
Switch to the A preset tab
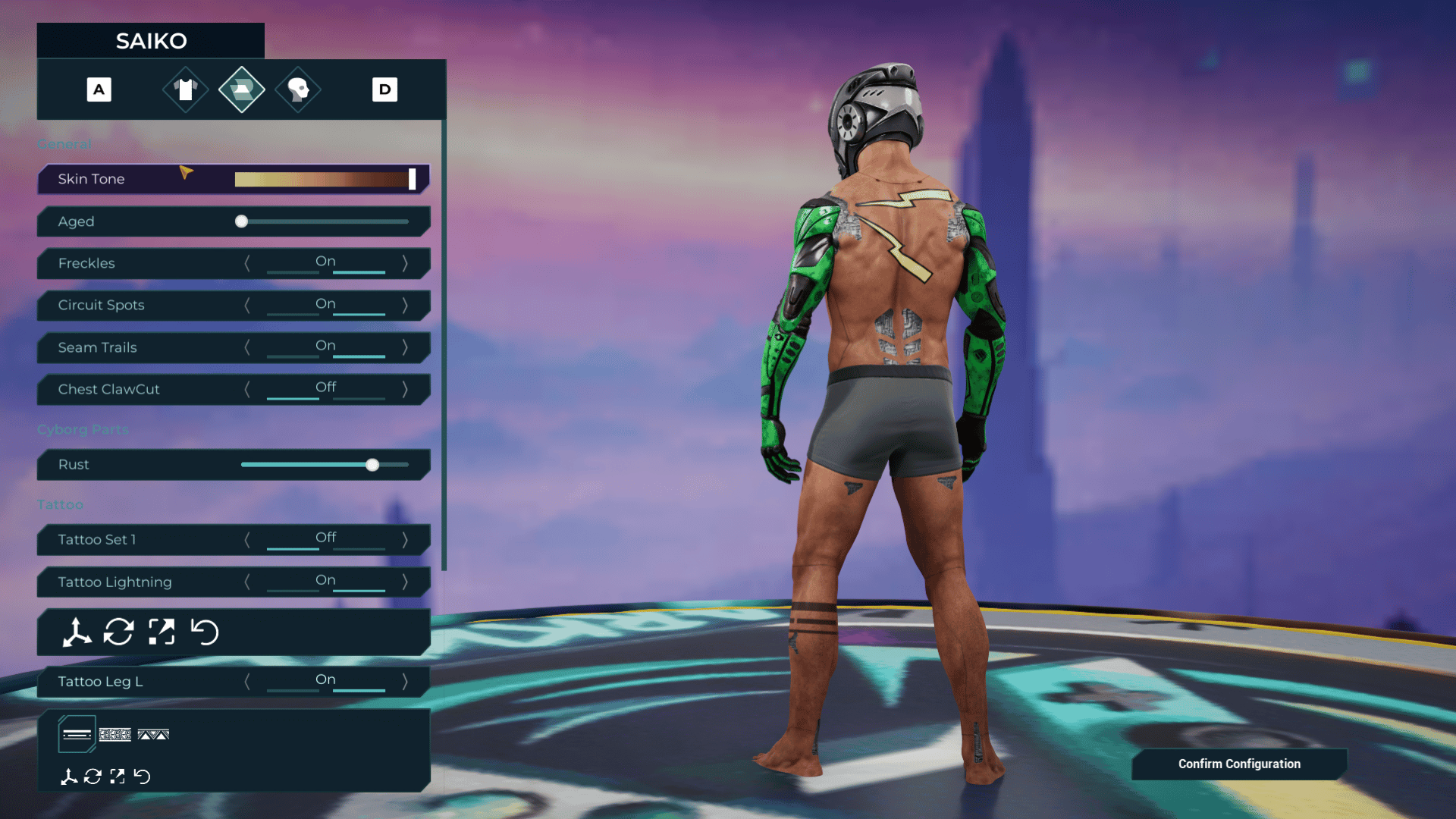click(x=99, y=89)
